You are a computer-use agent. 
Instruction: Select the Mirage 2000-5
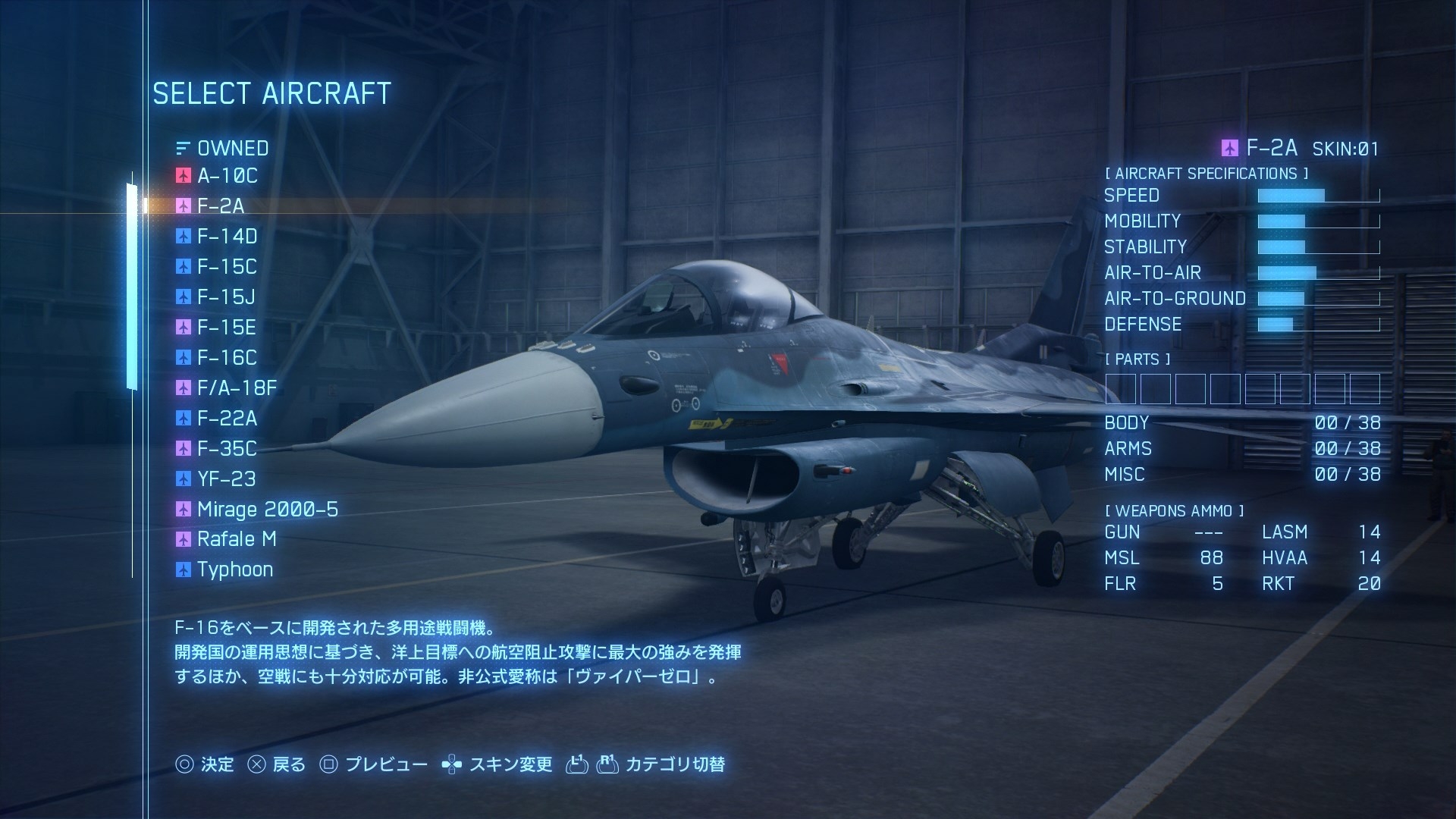tap(267, 510)
